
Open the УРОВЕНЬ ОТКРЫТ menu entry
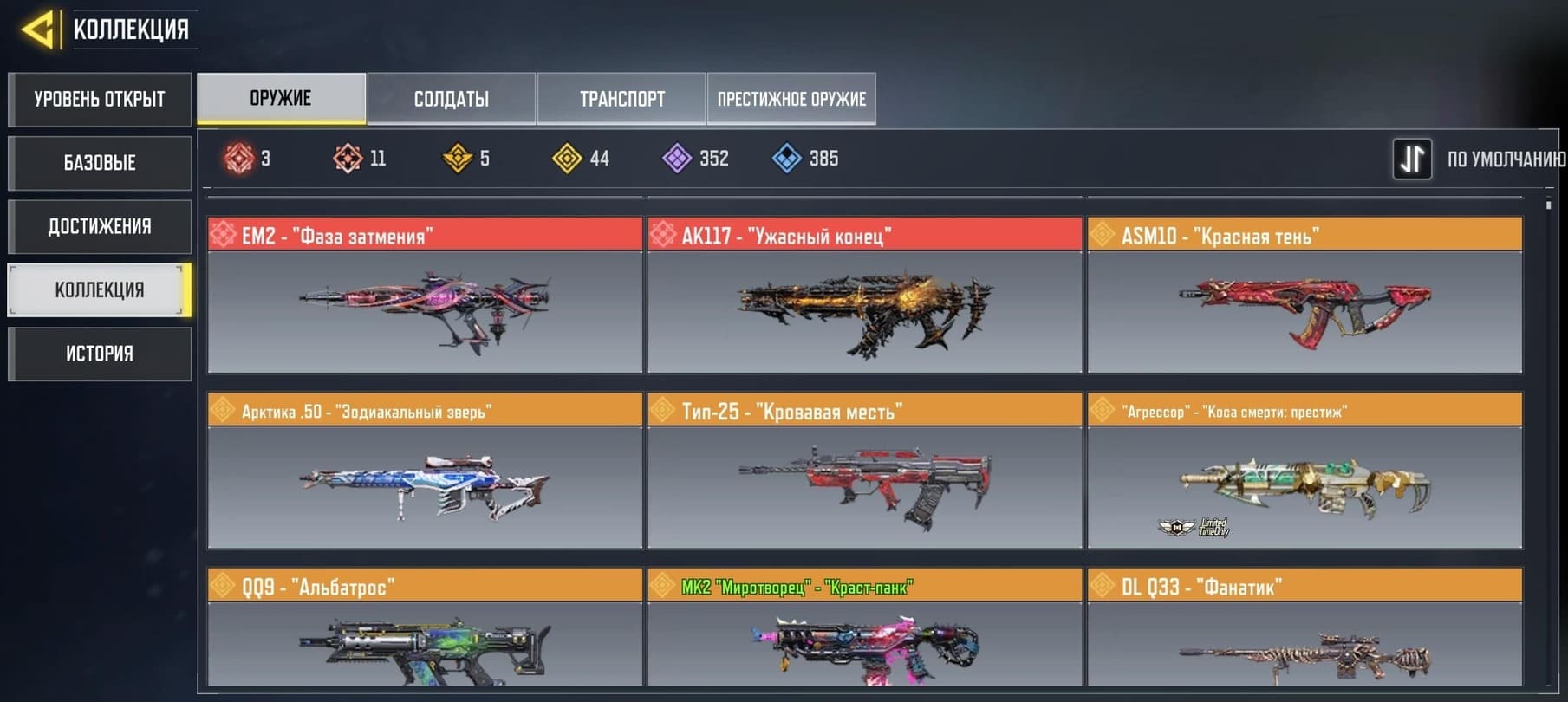(100, 100)
